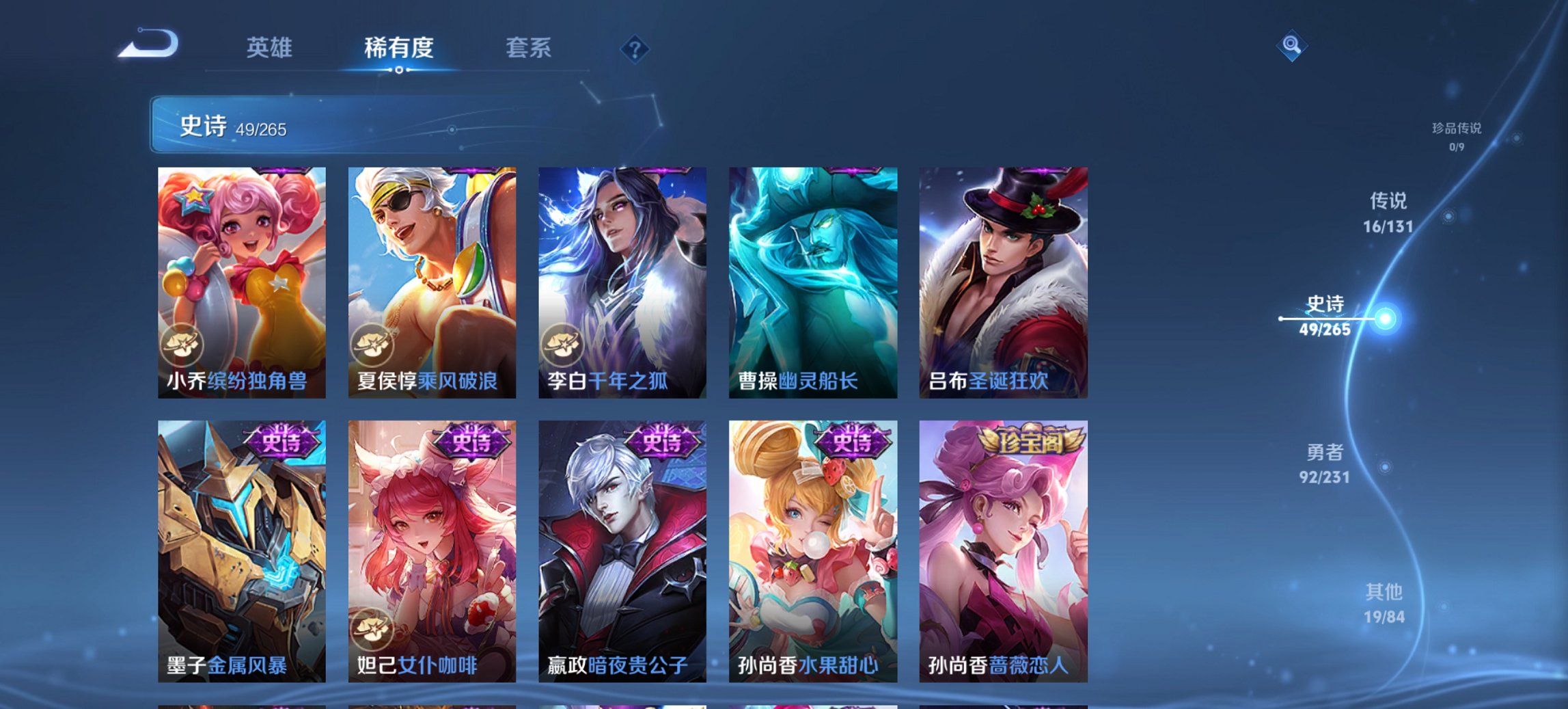The height and width of the screenshot is (709, 1568).
Task: Switch to the 英雄 tab
Action: click(x=271, y=48)
